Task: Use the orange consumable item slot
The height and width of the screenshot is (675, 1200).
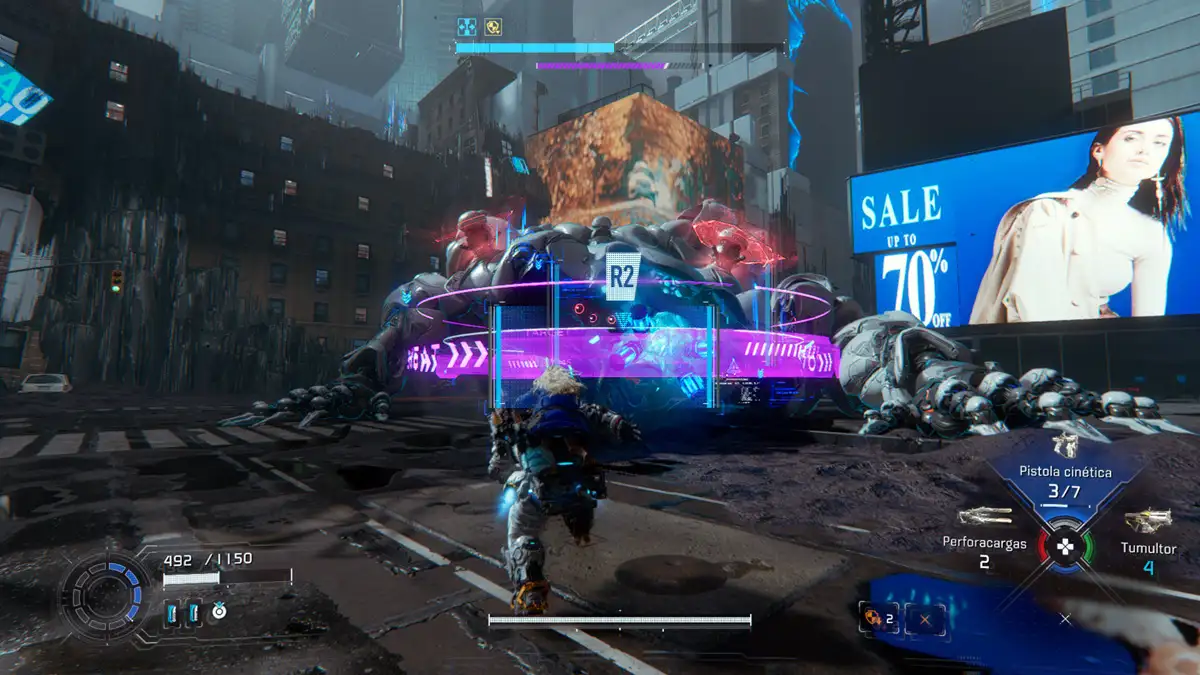Action: [877, 619]
